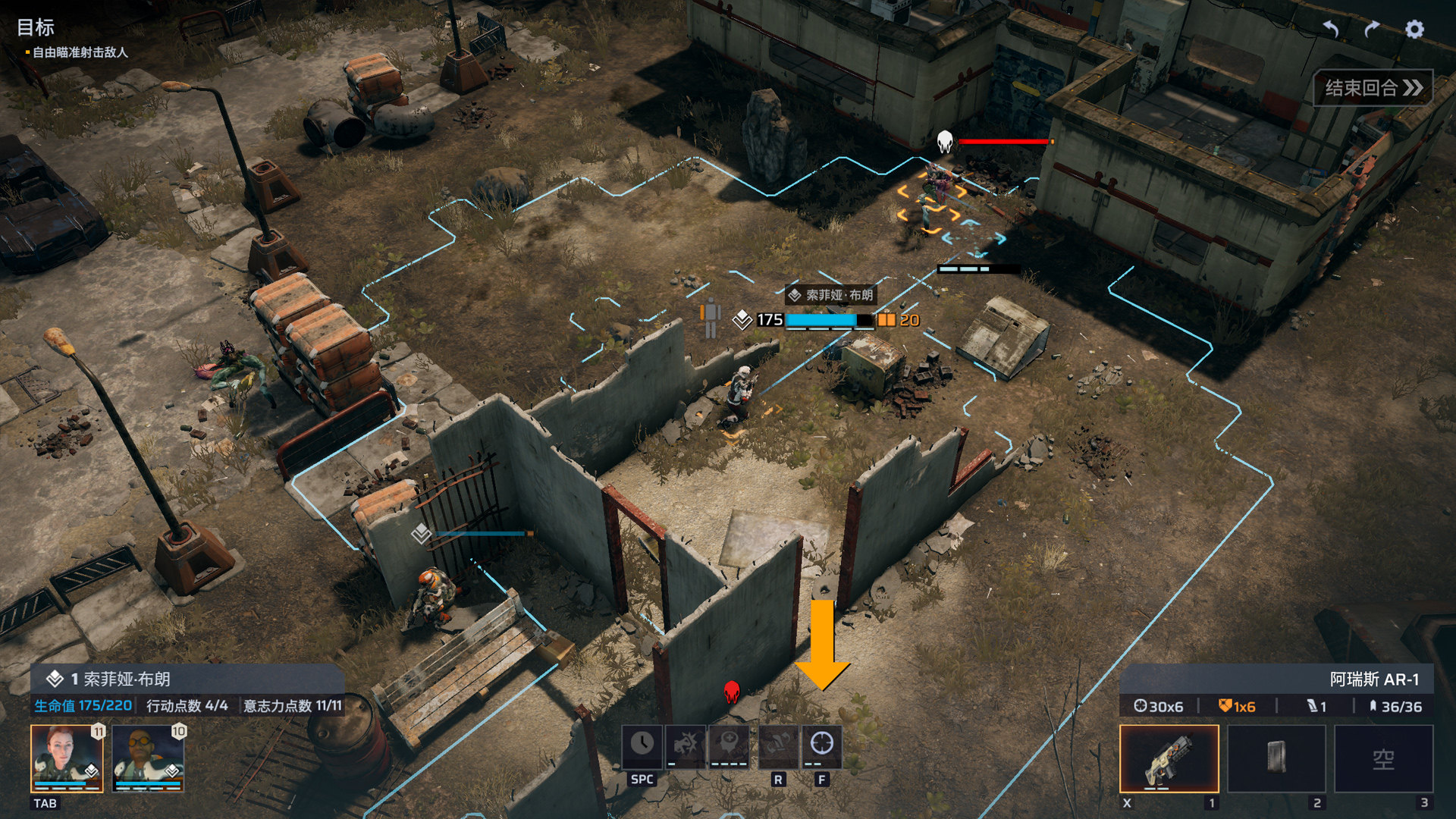The image size is (1456, 819).
Task: Select the 阿瑞斯 AR-1 rifle slot
Action: click(1169, 758)
